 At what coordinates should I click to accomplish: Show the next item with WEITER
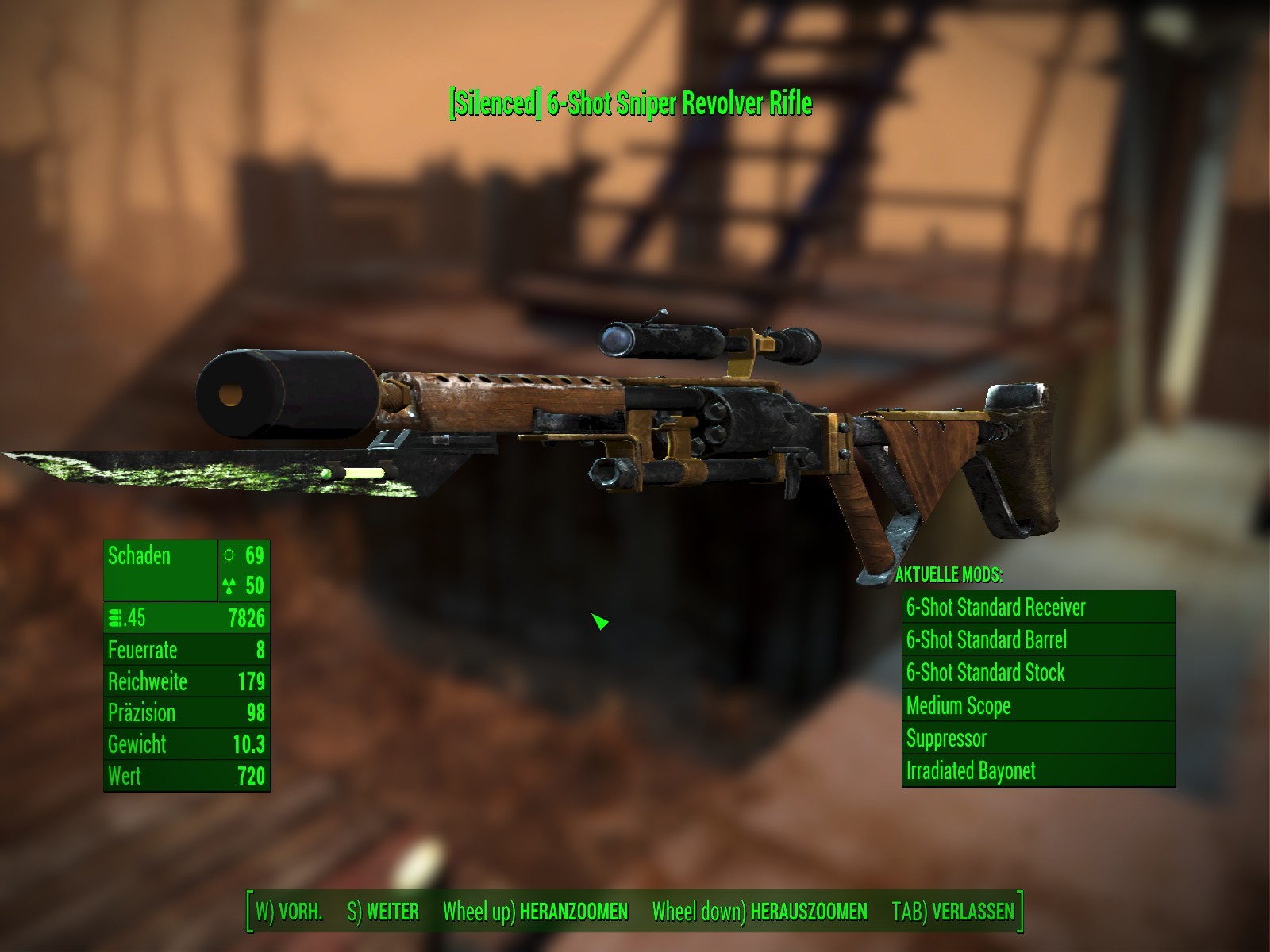(383, 912)
